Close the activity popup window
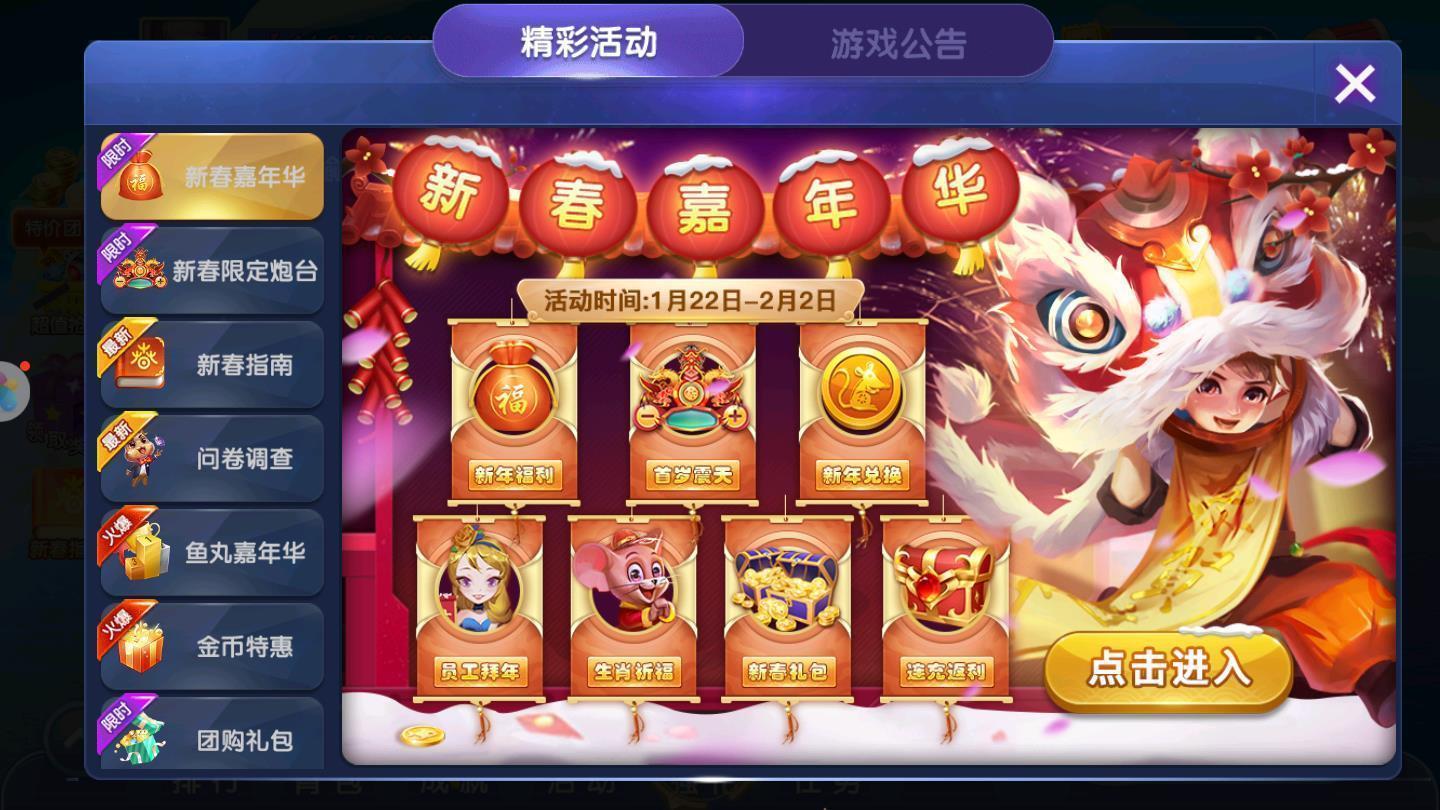The image size is (1440, 810). pyautogui.click(x=1355, y=83)
